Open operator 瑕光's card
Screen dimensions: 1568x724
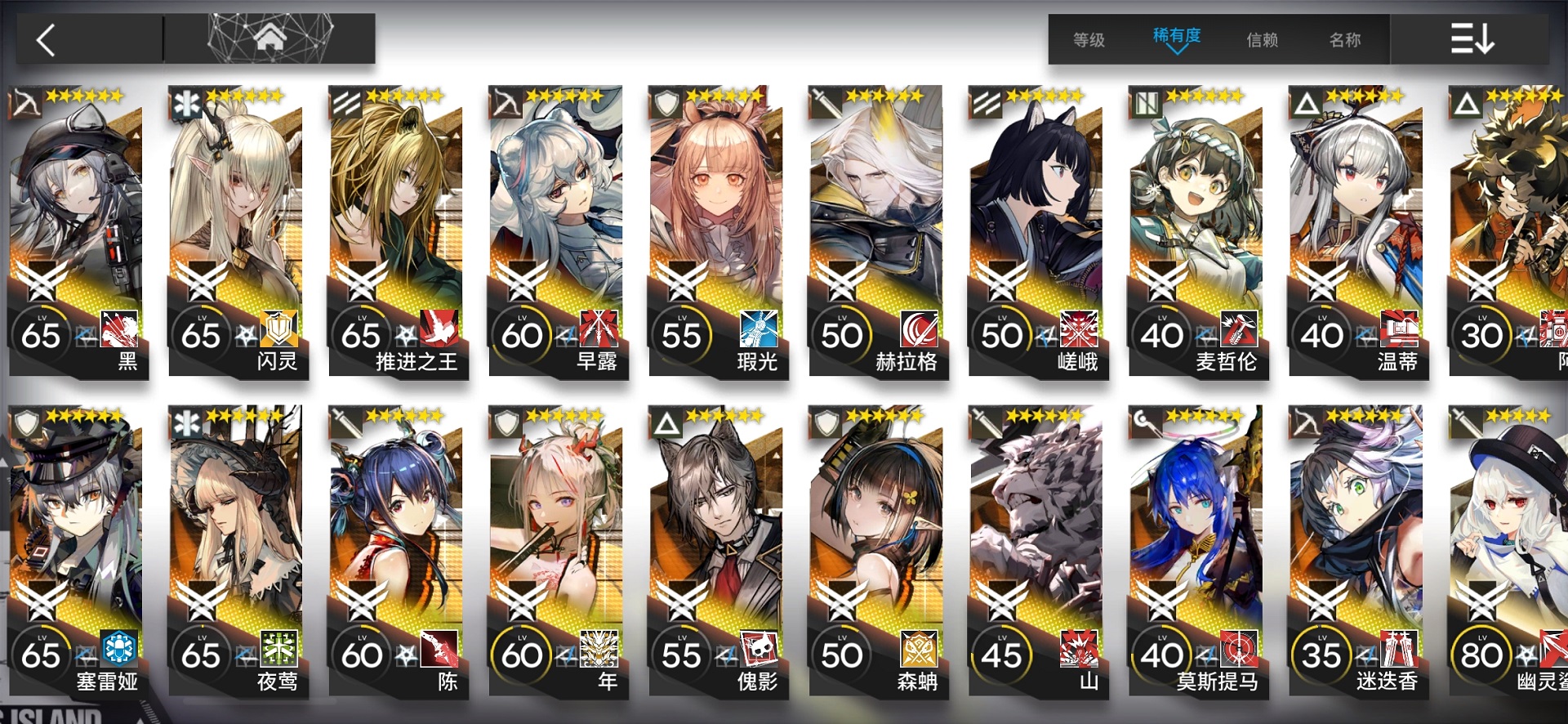pos(718,233)
